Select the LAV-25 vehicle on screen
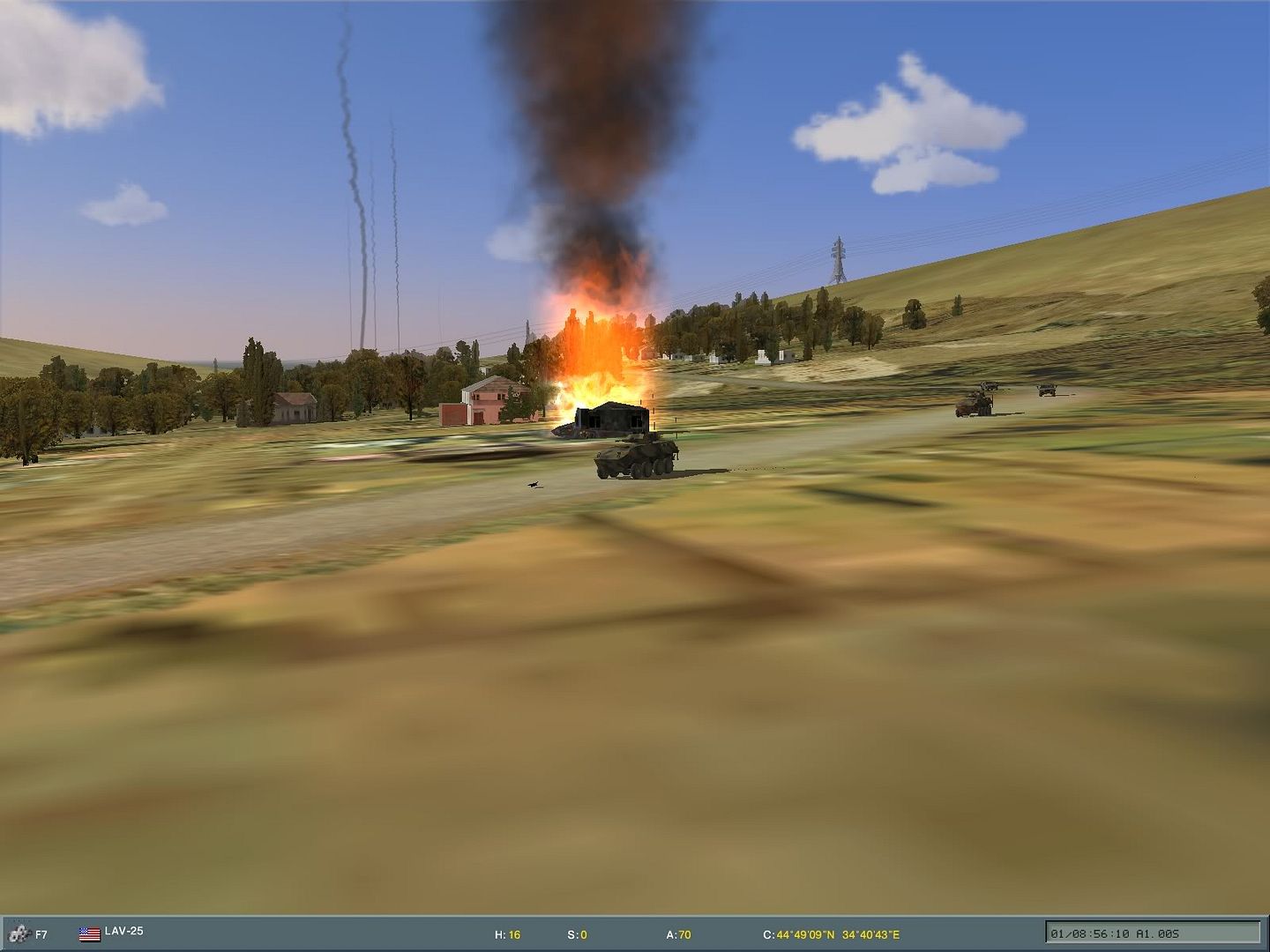The image size is (1270, 952). tap(637, 459)
